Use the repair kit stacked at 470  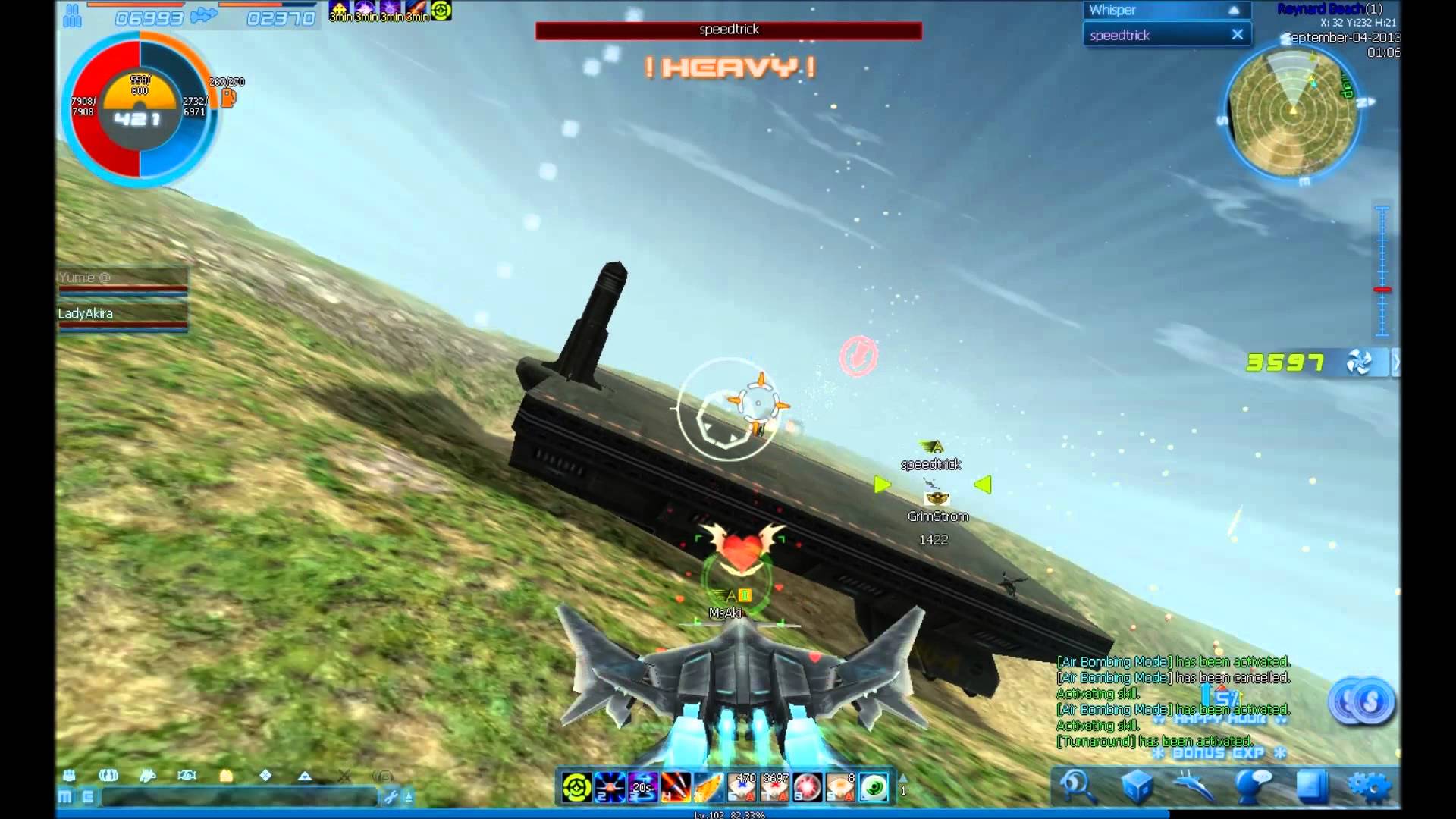(742, 788)
